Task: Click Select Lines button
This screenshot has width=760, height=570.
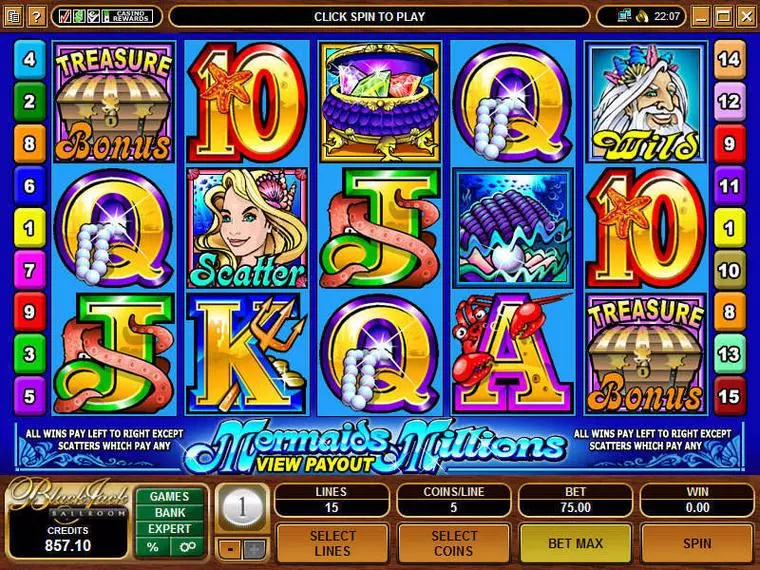Action: pos(331,543)
